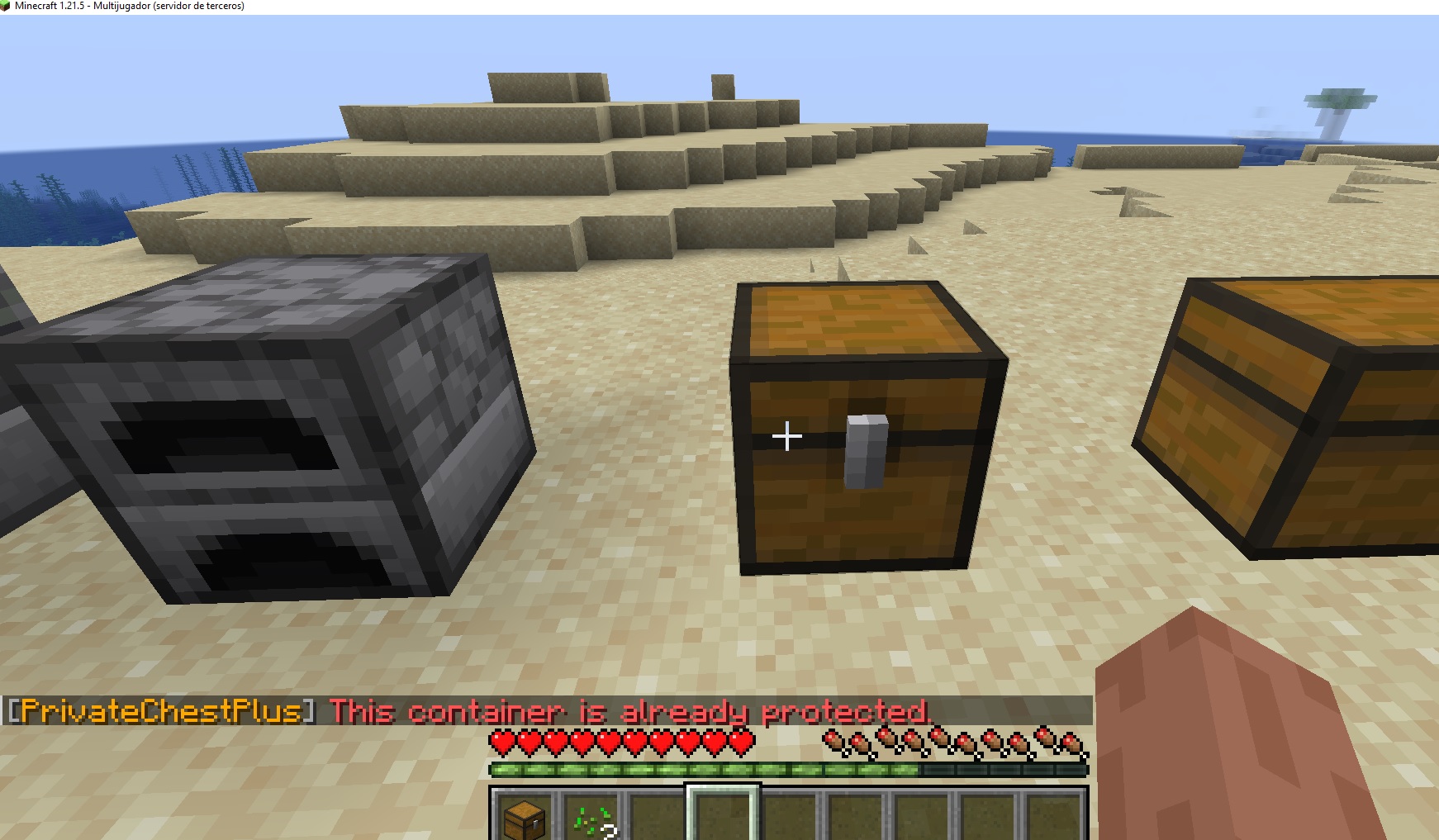This screenshot has width=1439, height=840.
Task: Click the Minecraft grass block icon in the title bar
Action: click(7, 6)
